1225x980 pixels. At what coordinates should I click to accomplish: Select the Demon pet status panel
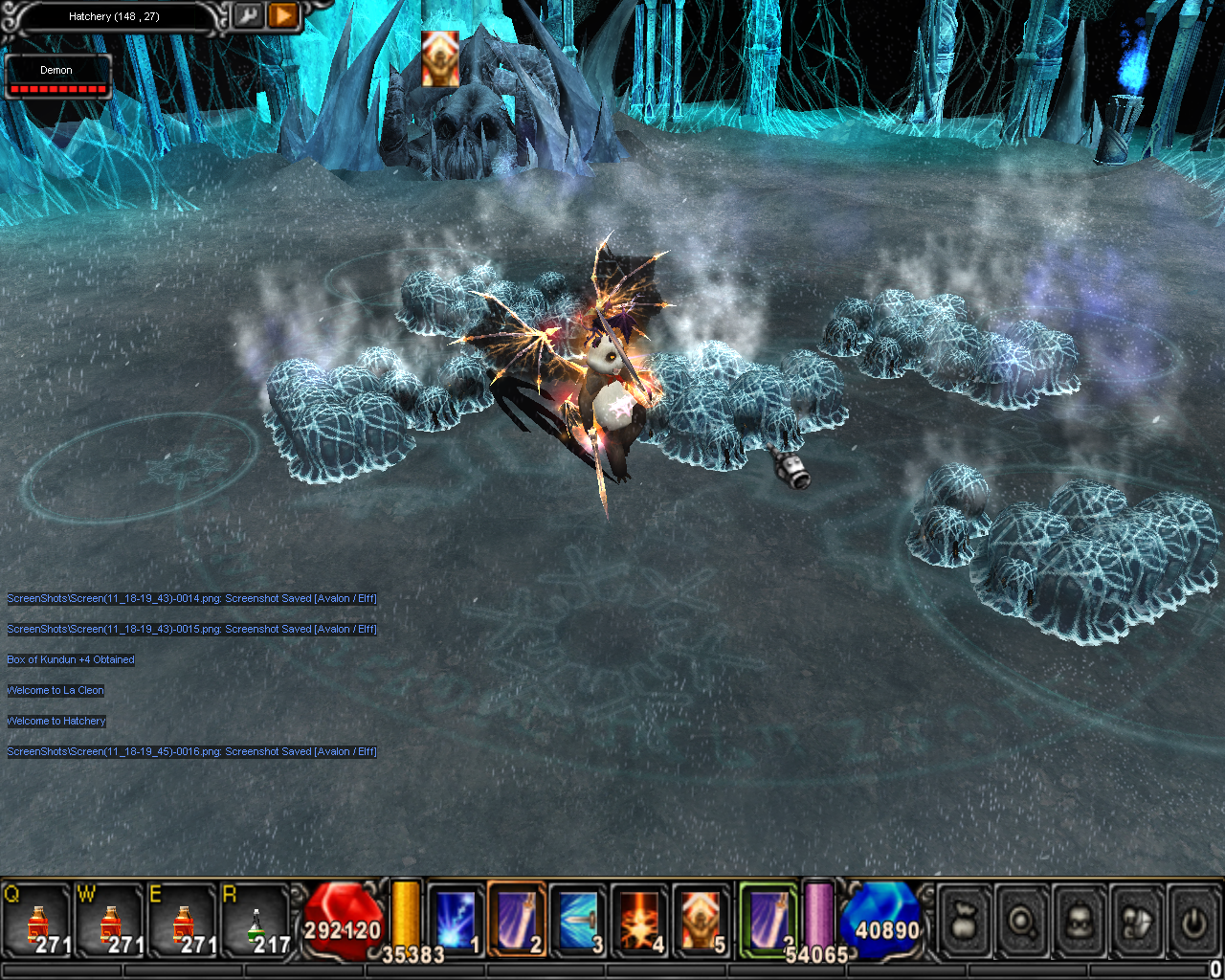[57, 77]
